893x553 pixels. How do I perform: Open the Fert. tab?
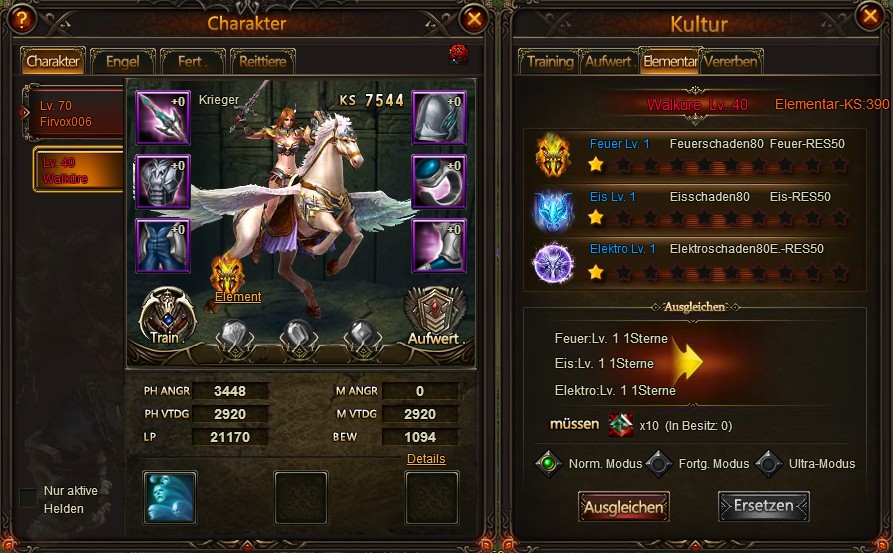coord(192,62)
